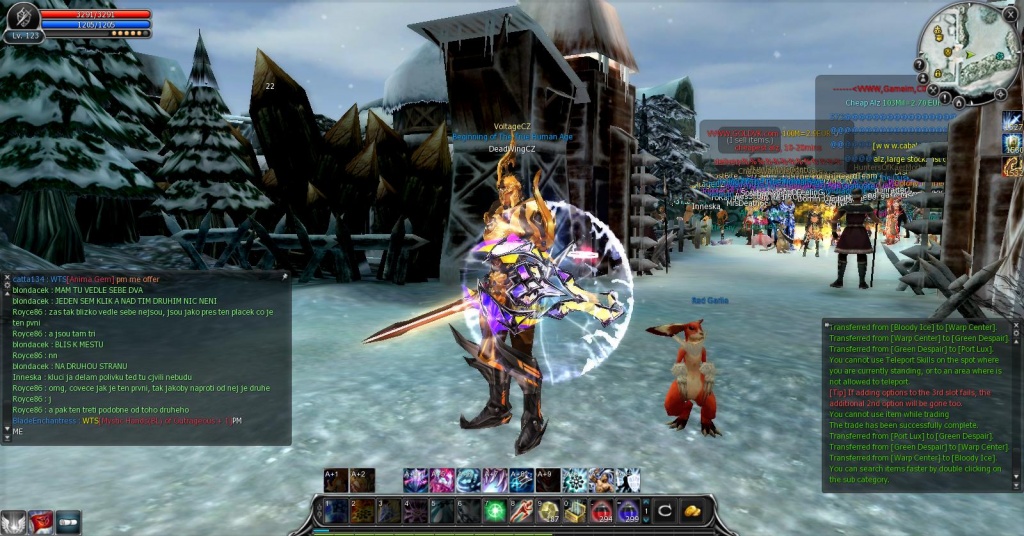Use the green glowing orb skill
Viewport: 1024px width, 536px height.
point(494,511)
